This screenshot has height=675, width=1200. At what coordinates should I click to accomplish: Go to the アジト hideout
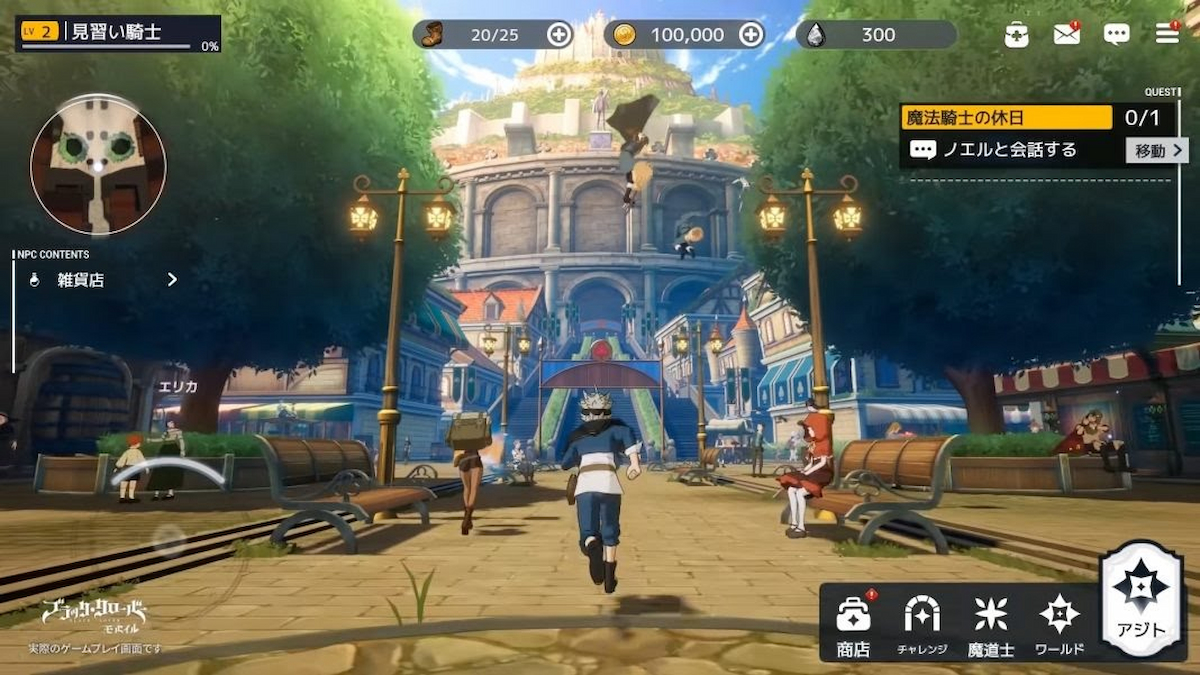click(x=1141, y=600)
